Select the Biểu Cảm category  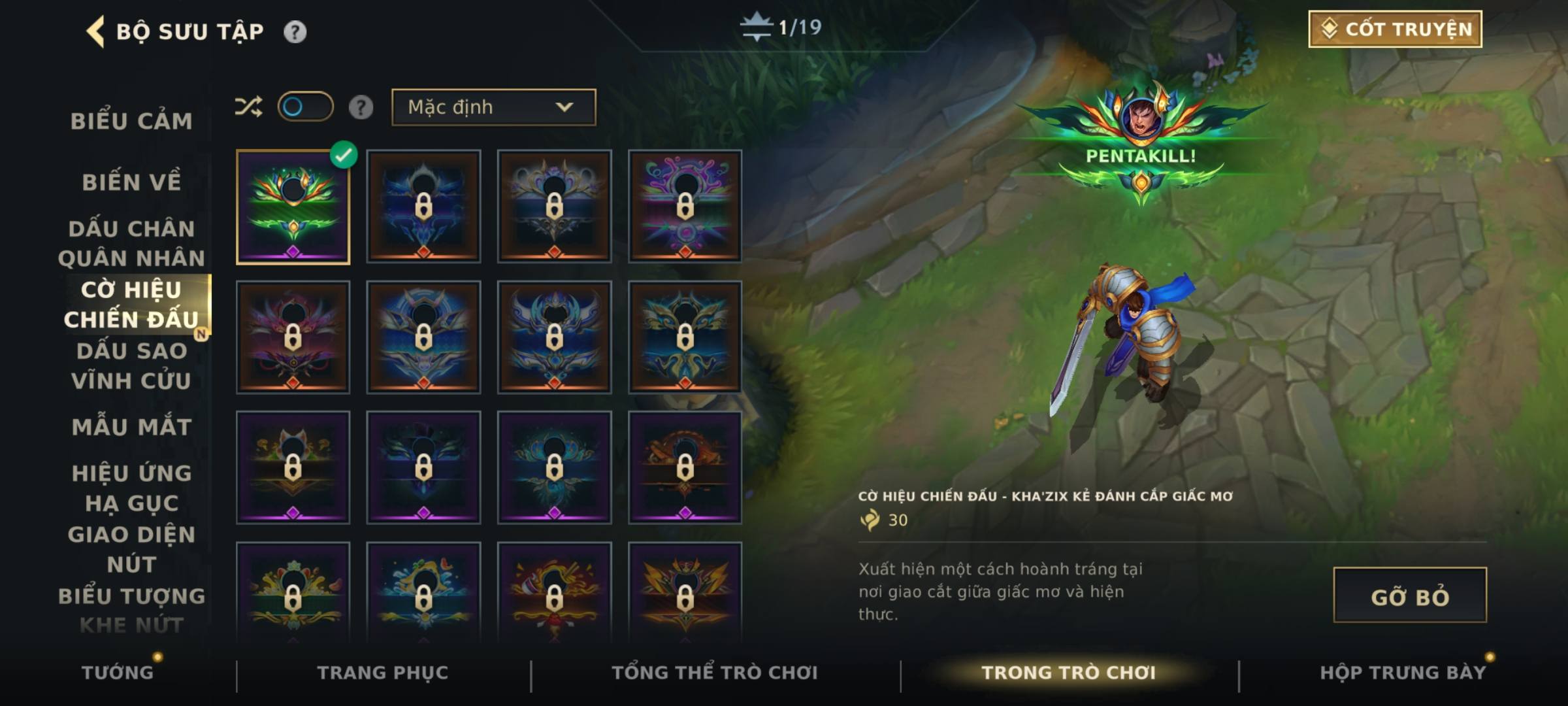click(132, 121)
